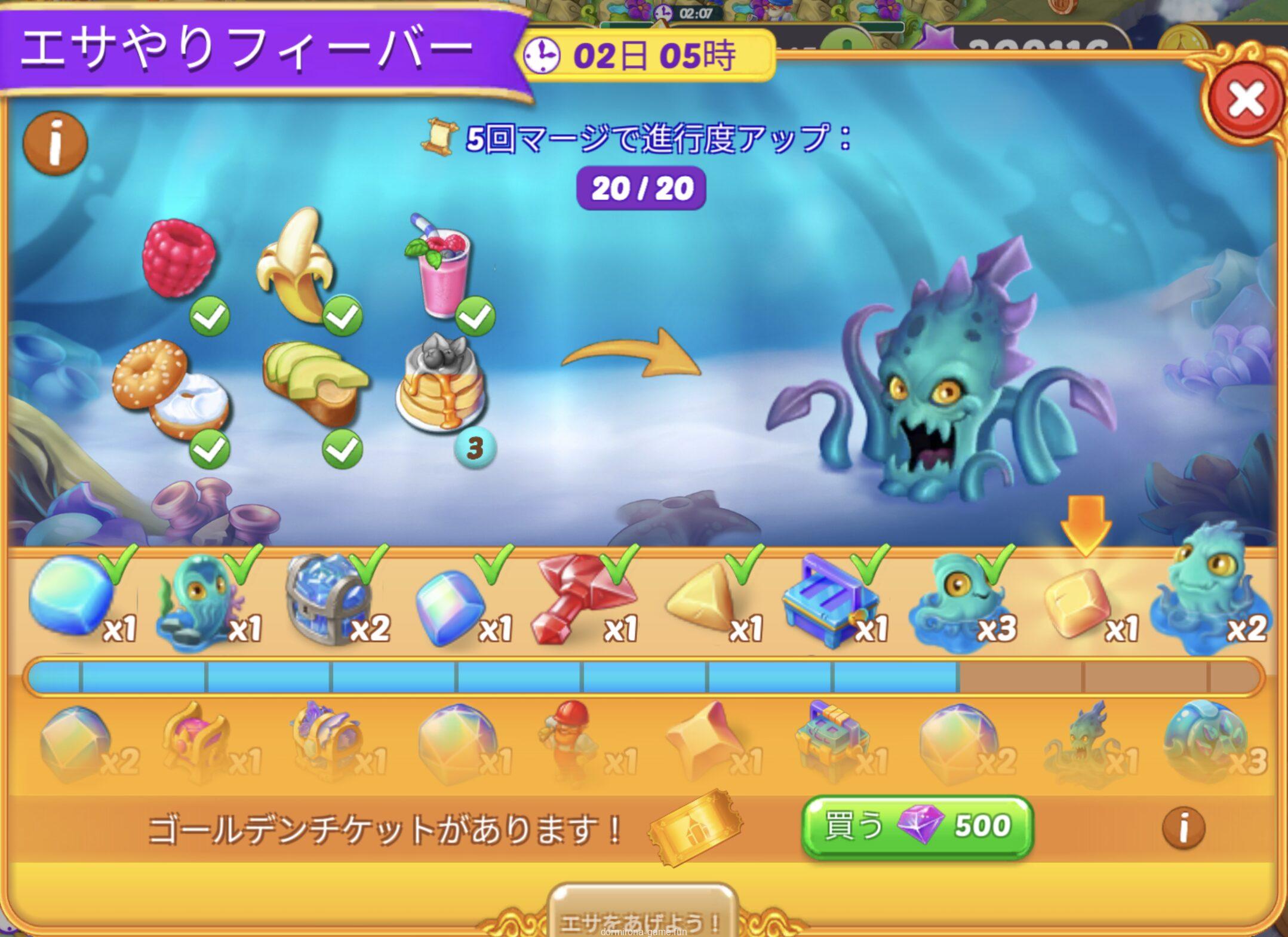Viewport: 1288px width, 937px height.
Task: Select the raspberry food item
Action: (178, 258)
